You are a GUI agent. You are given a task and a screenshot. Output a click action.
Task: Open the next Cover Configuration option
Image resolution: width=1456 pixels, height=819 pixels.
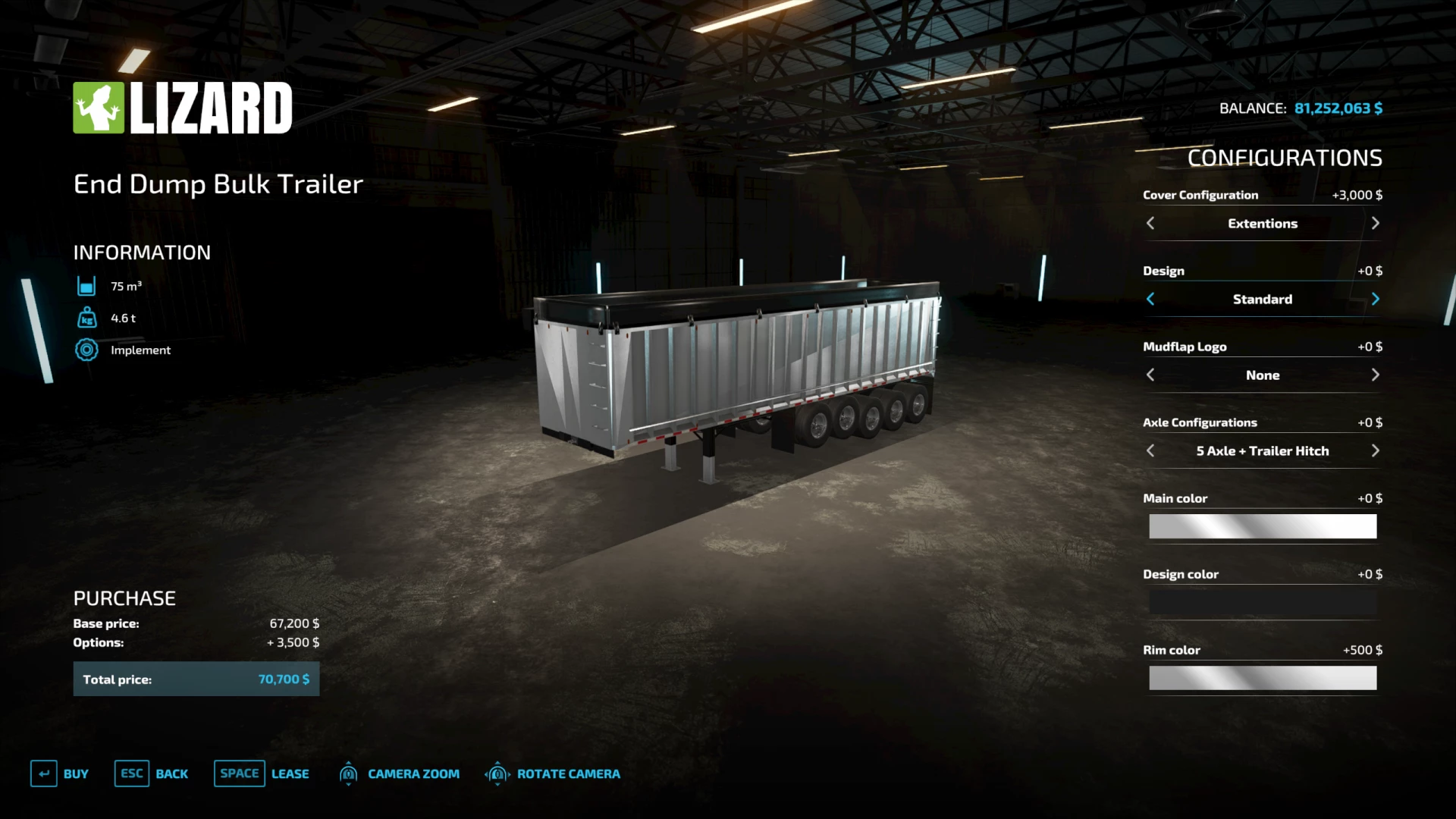pos(1376,223)
